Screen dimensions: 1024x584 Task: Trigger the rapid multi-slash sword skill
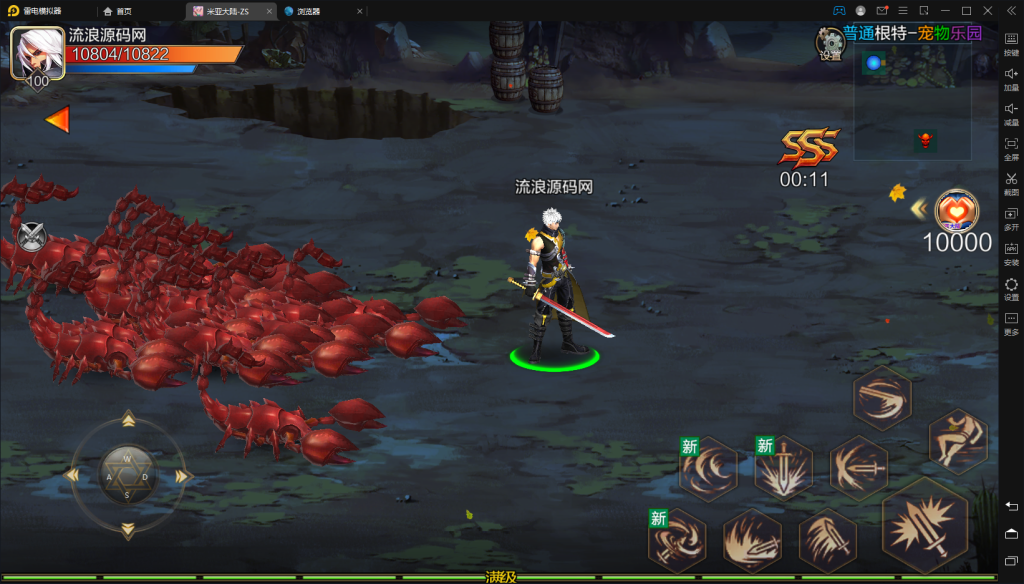[x=828, y=541]
